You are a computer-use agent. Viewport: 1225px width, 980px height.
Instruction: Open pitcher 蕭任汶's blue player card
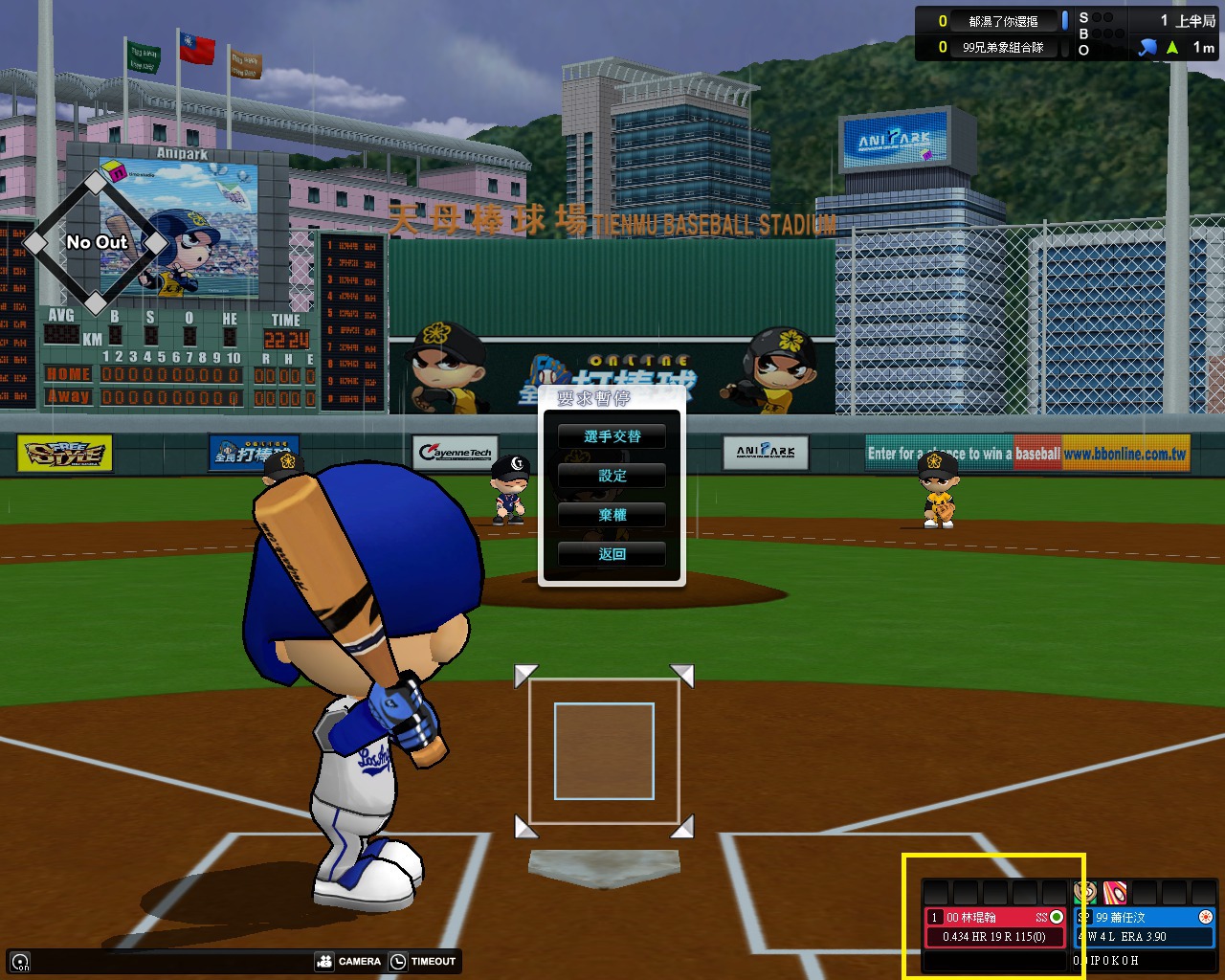click(1145, 926)
